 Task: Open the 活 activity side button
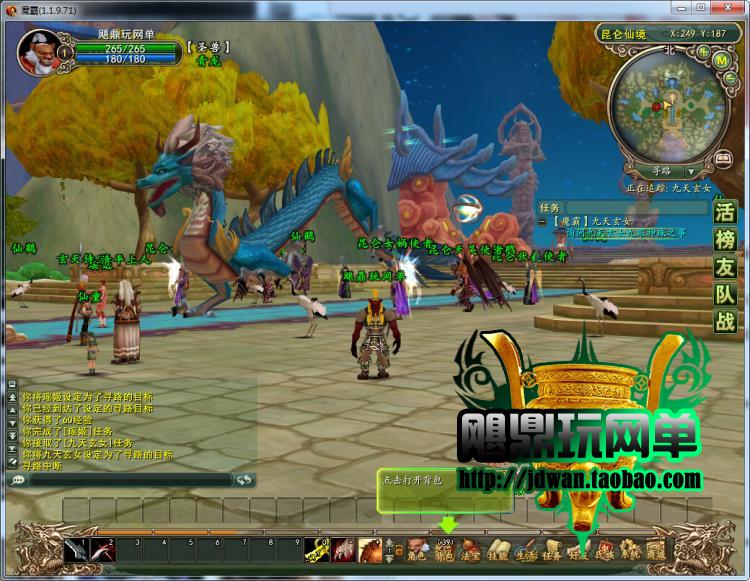(724, 213)
